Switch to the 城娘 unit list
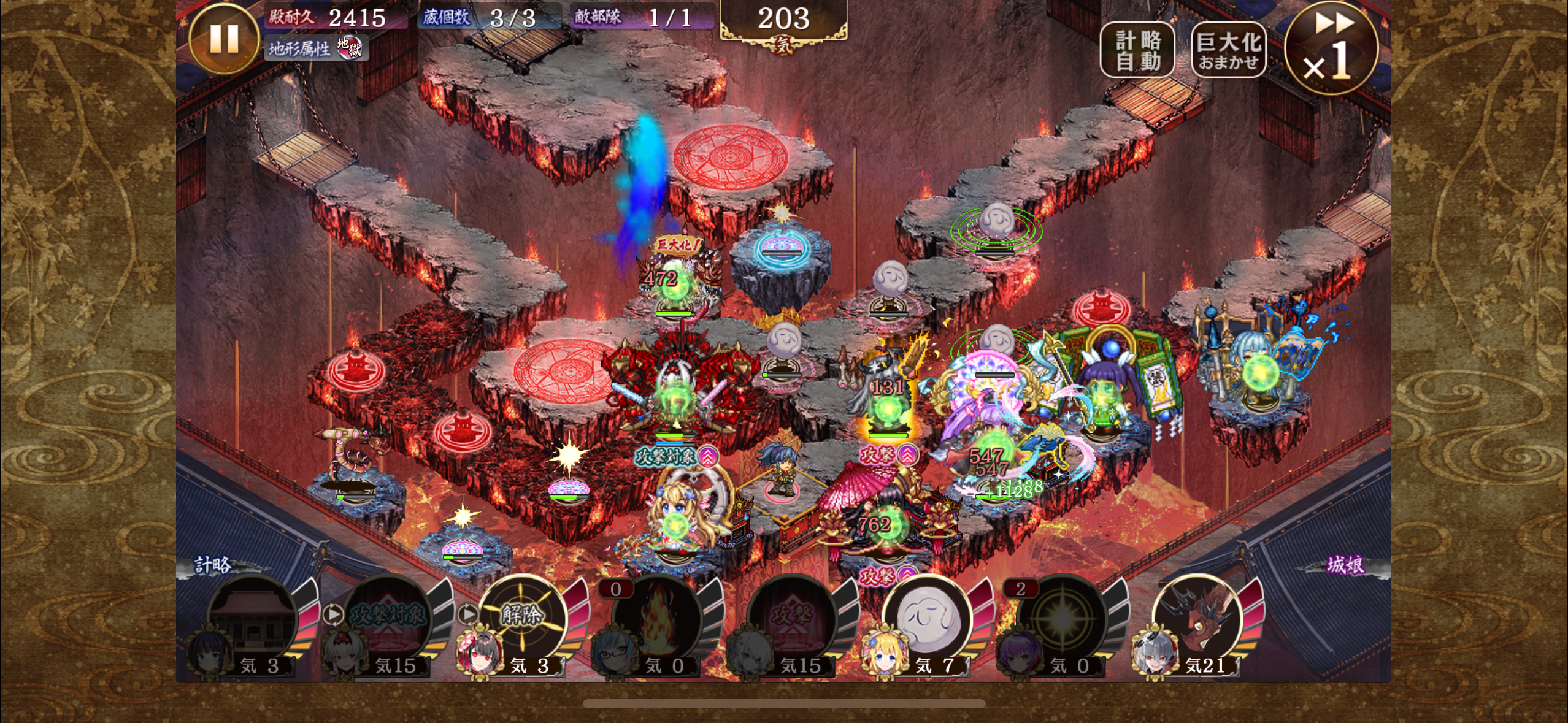Screen dimensions: 1568x723 [x=1345, y=565]
